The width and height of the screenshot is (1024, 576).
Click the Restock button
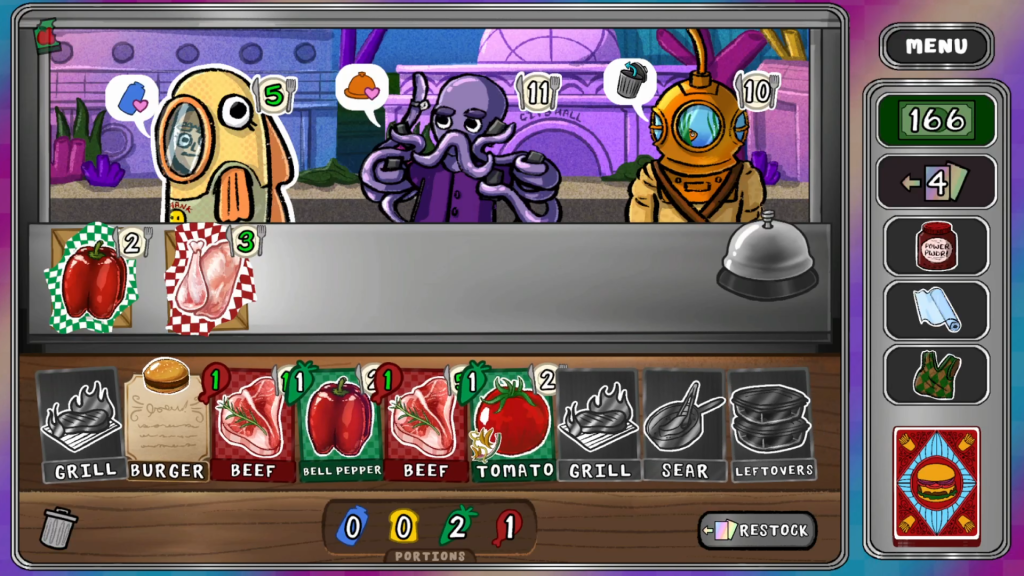point(757,530)
